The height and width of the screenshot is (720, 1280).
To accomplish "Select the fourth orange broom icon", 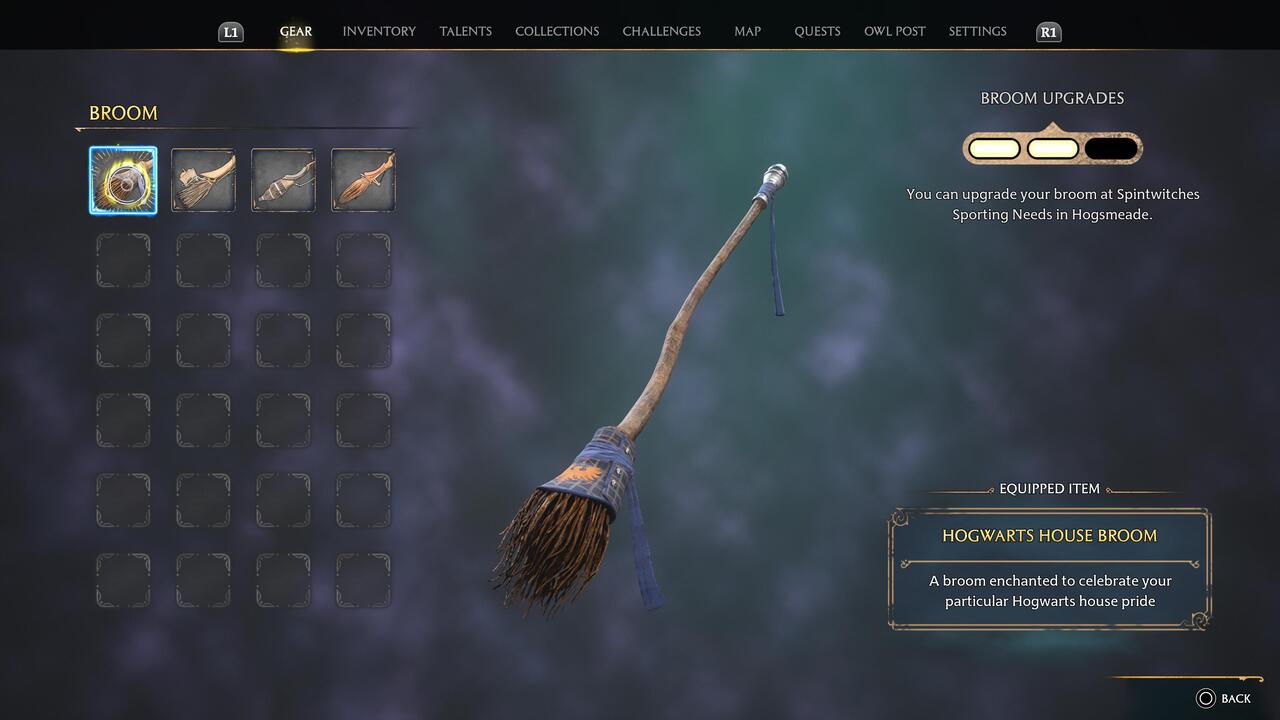I will point(363,180).
